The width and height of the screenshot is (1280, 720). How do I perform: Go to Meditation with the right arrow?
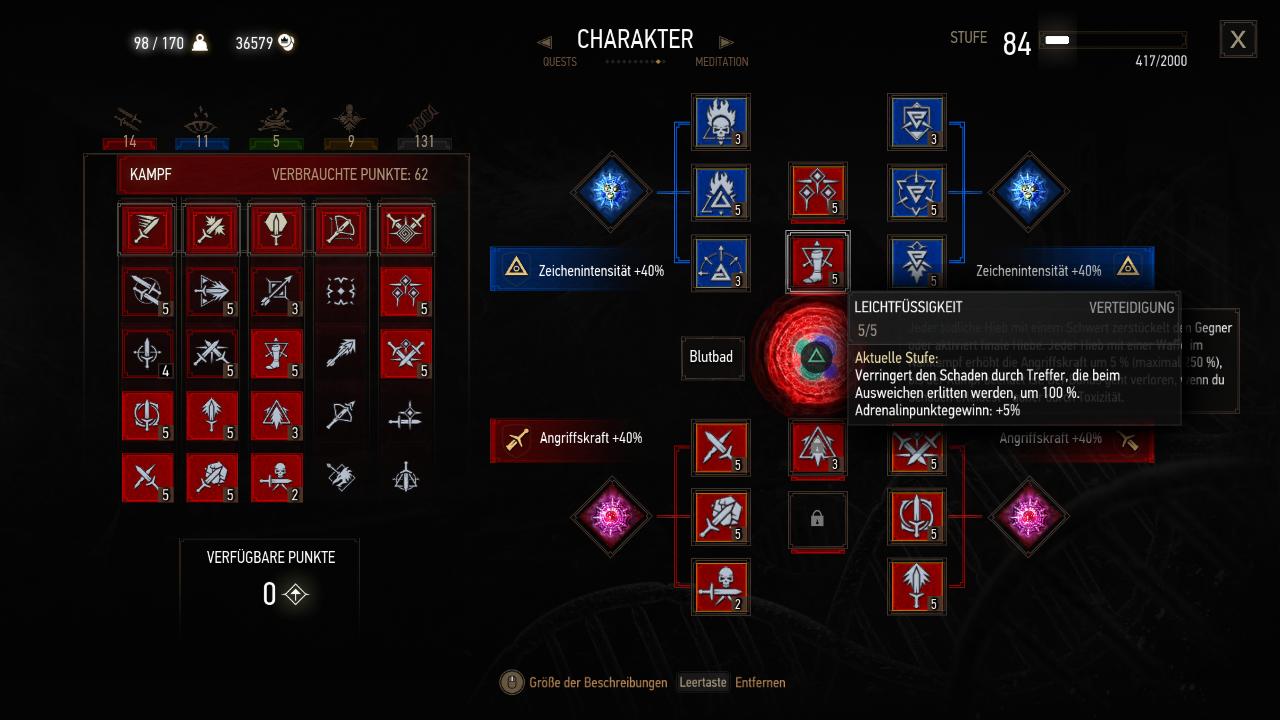[x=727, y=42]
